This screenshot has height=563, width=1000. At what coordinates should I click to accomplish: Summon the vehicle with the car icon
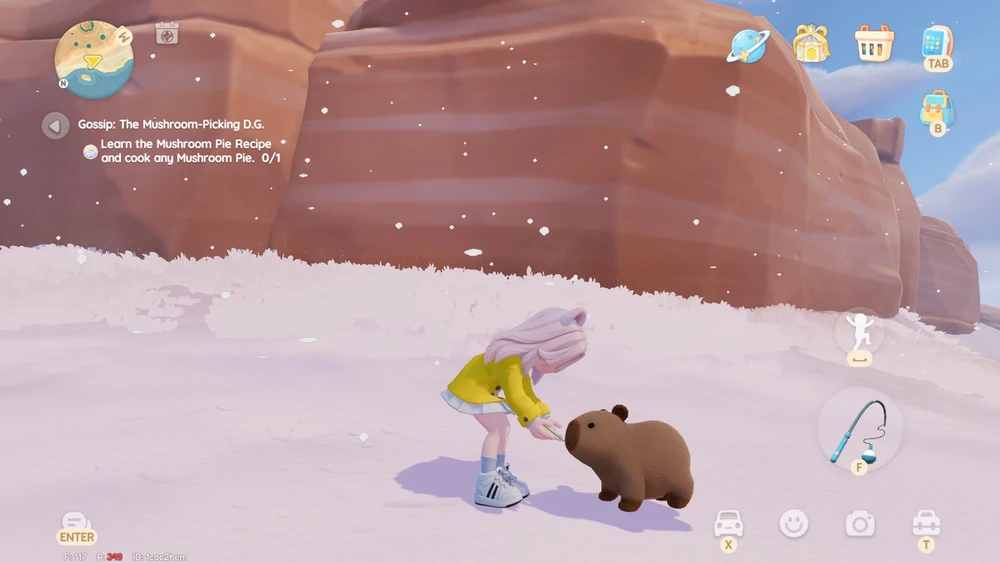(728, 523)
